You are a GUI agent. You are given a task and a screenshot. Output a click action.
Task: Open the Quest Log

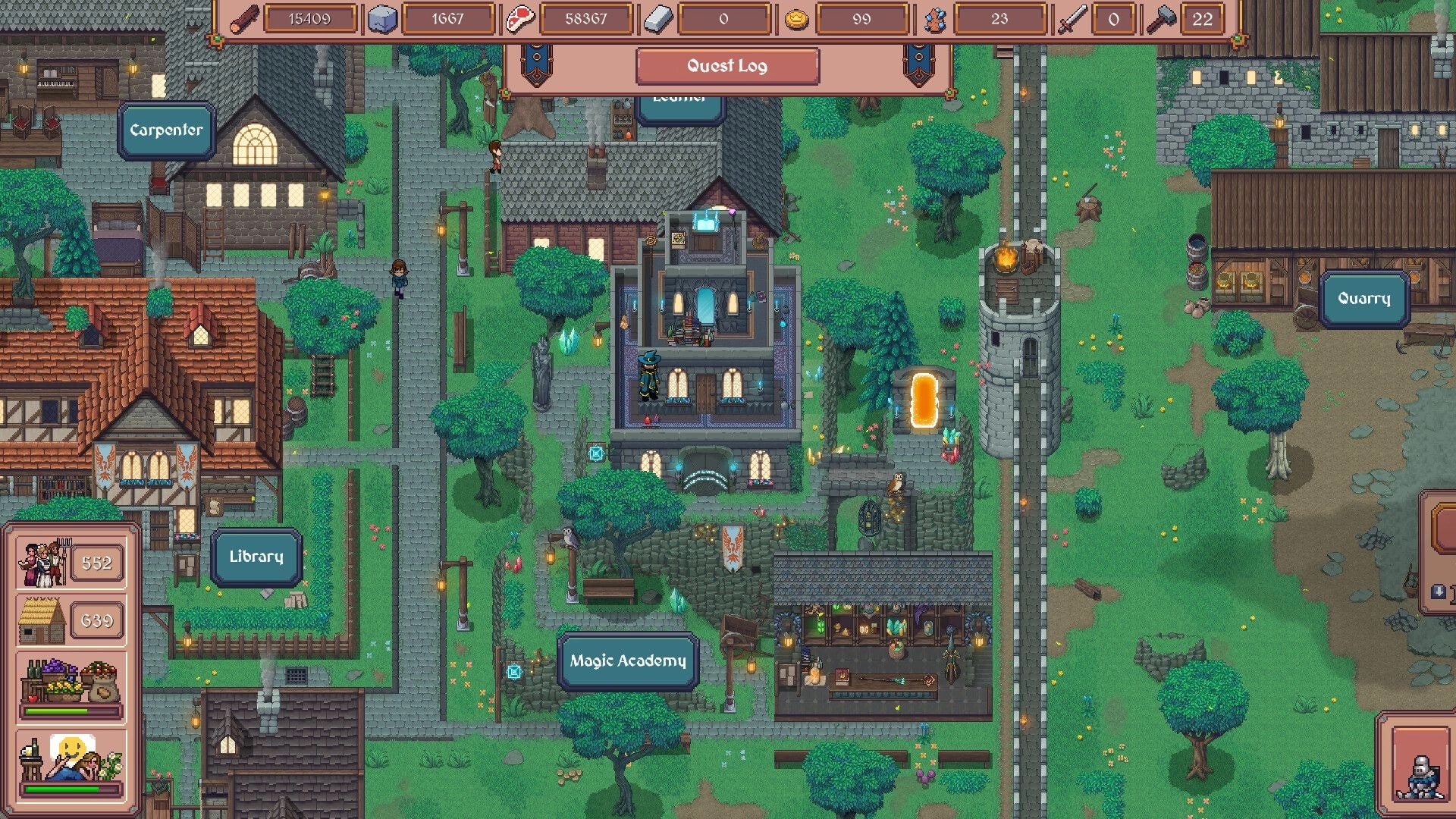pos(726,66)
